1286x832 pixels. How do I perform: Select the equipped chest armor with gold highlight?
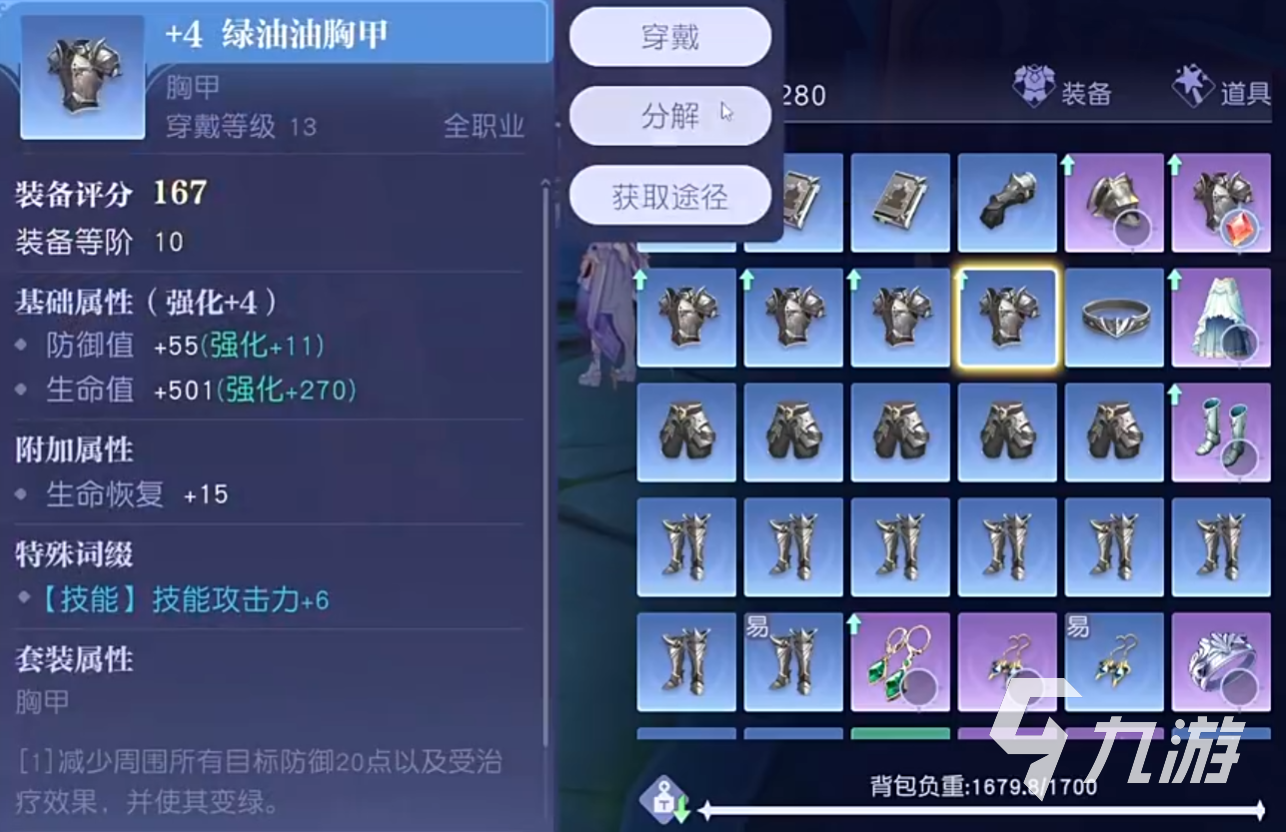(x=1007, y=318)
